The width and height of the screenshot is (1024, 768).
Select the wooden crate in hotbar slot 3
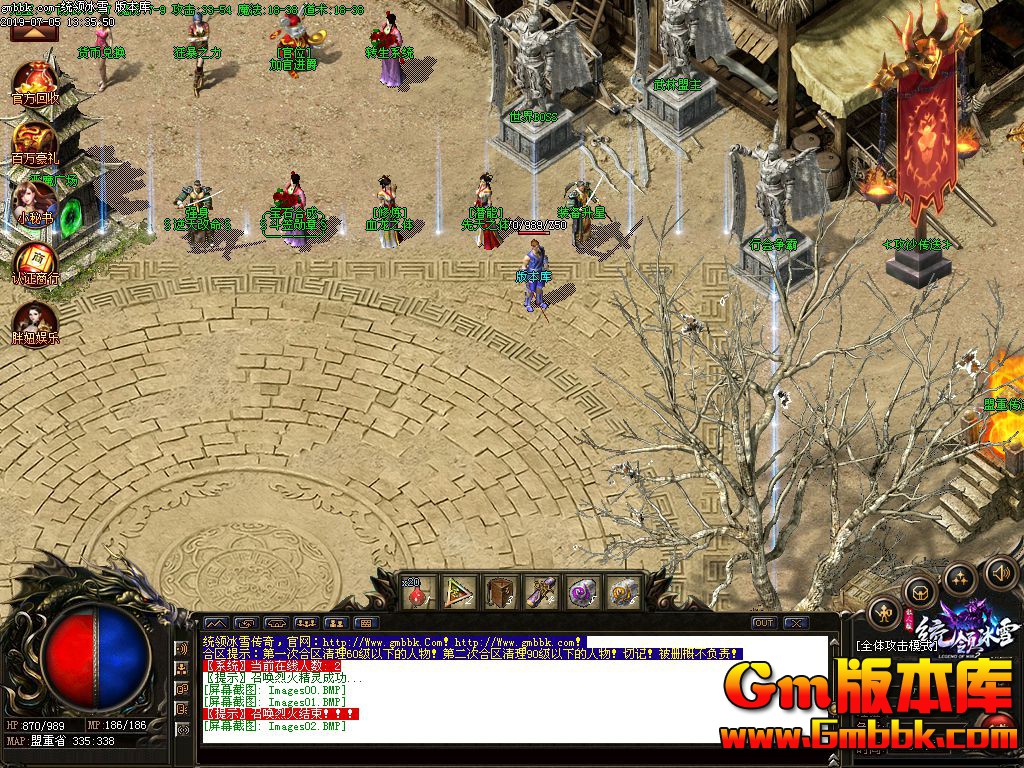(x=501, y=593)
